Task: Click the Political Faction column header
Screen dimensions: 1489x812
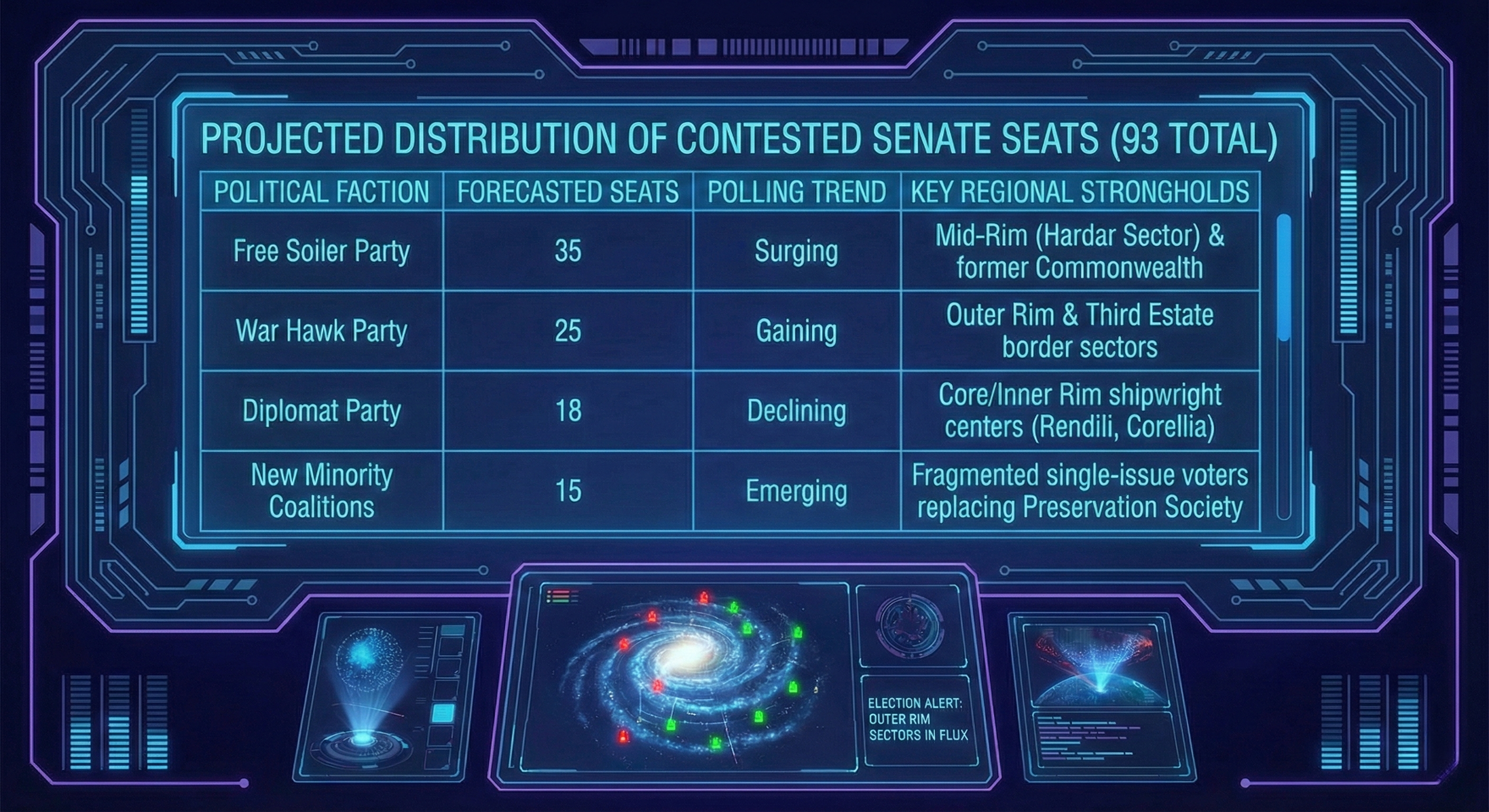Action: point(321,192)
